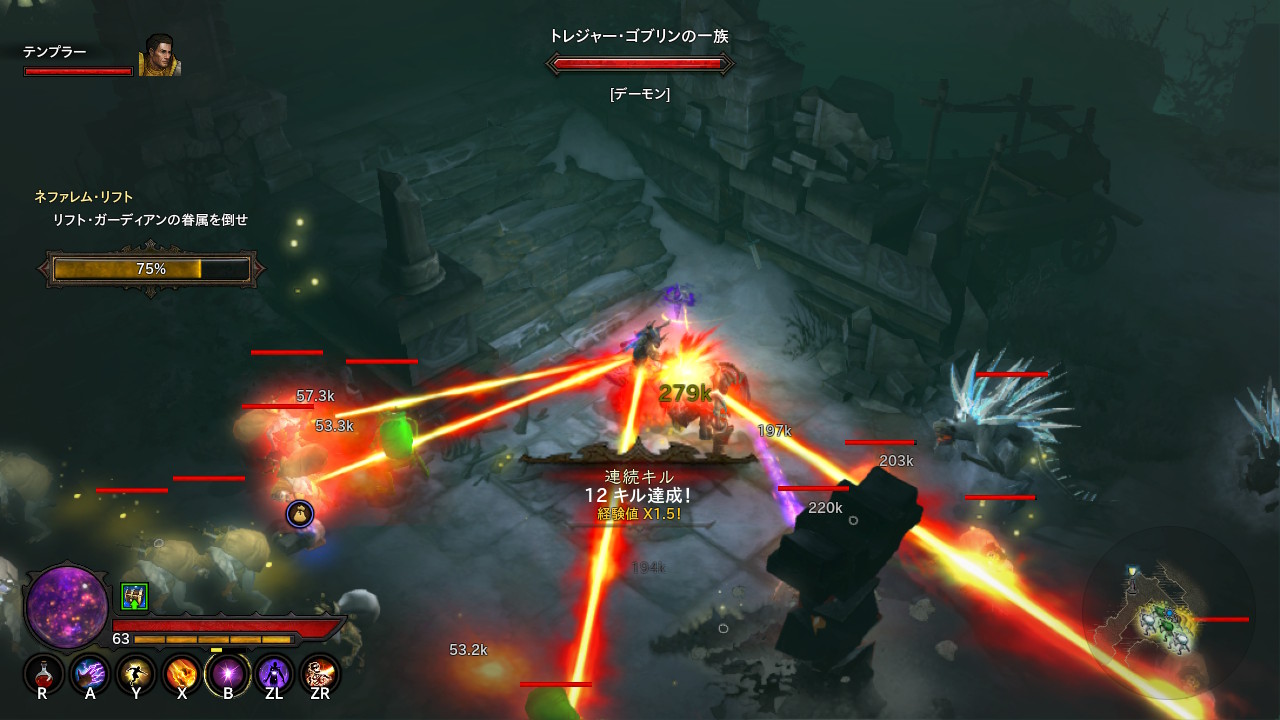Viewport: 1280px width, 720px height.
Task: Cast the lightning hand skill
Action: 89,673
